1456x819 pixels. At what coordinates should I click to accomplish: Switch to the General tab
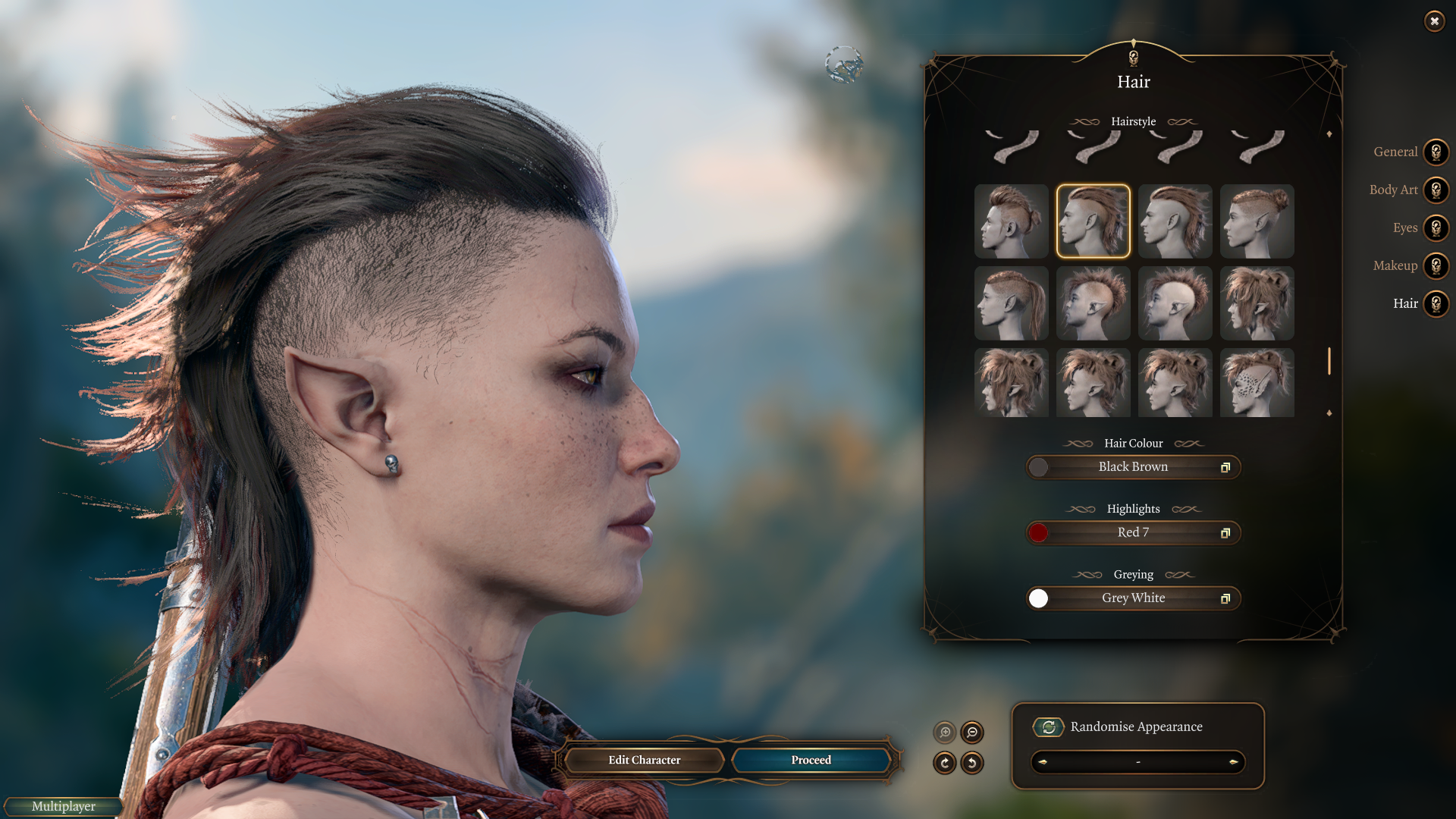tap(1436, 152)
